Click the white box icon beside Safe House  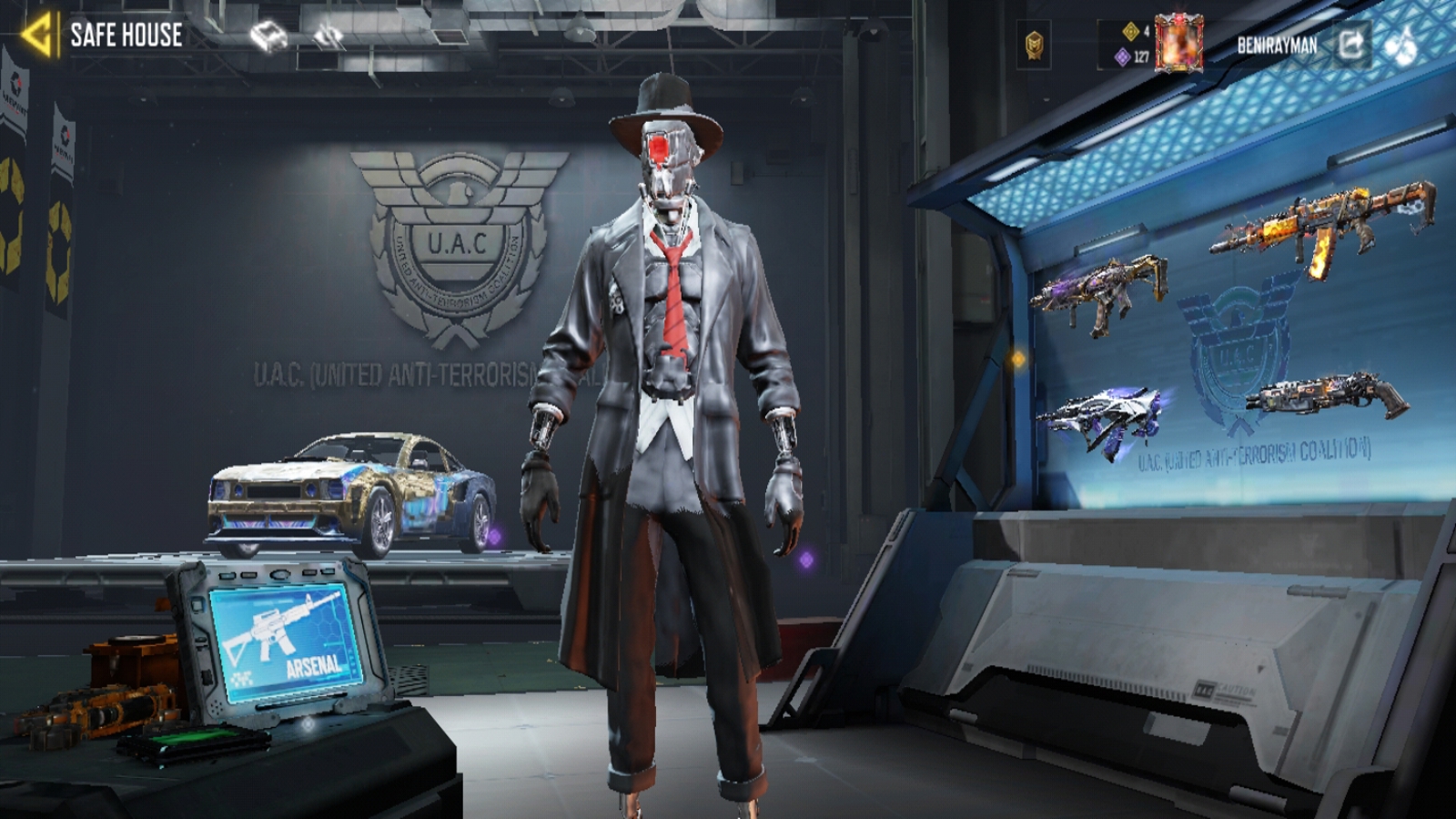coord(268,36)
